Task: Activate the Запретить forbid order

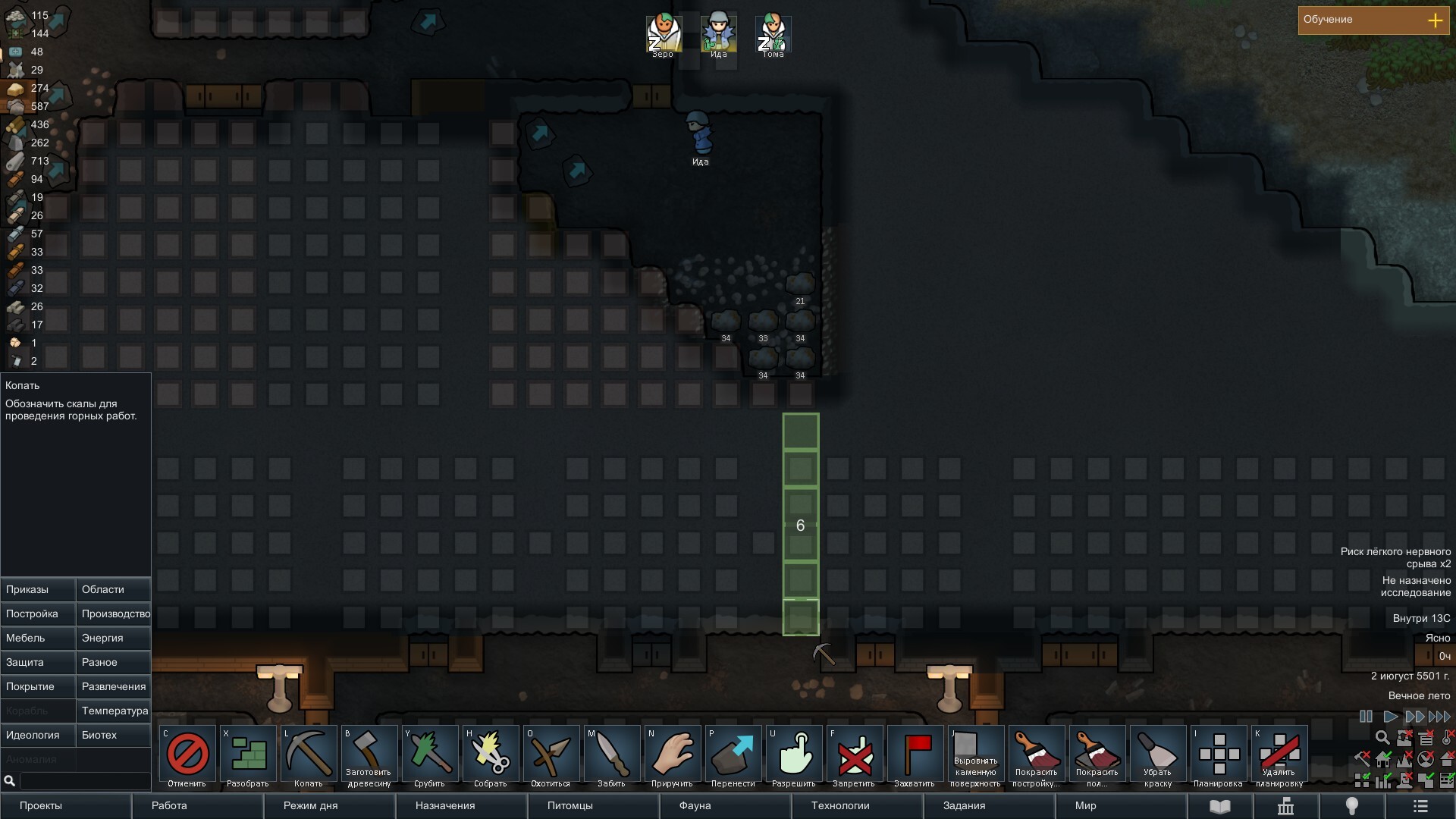Action: click(855, 757)
